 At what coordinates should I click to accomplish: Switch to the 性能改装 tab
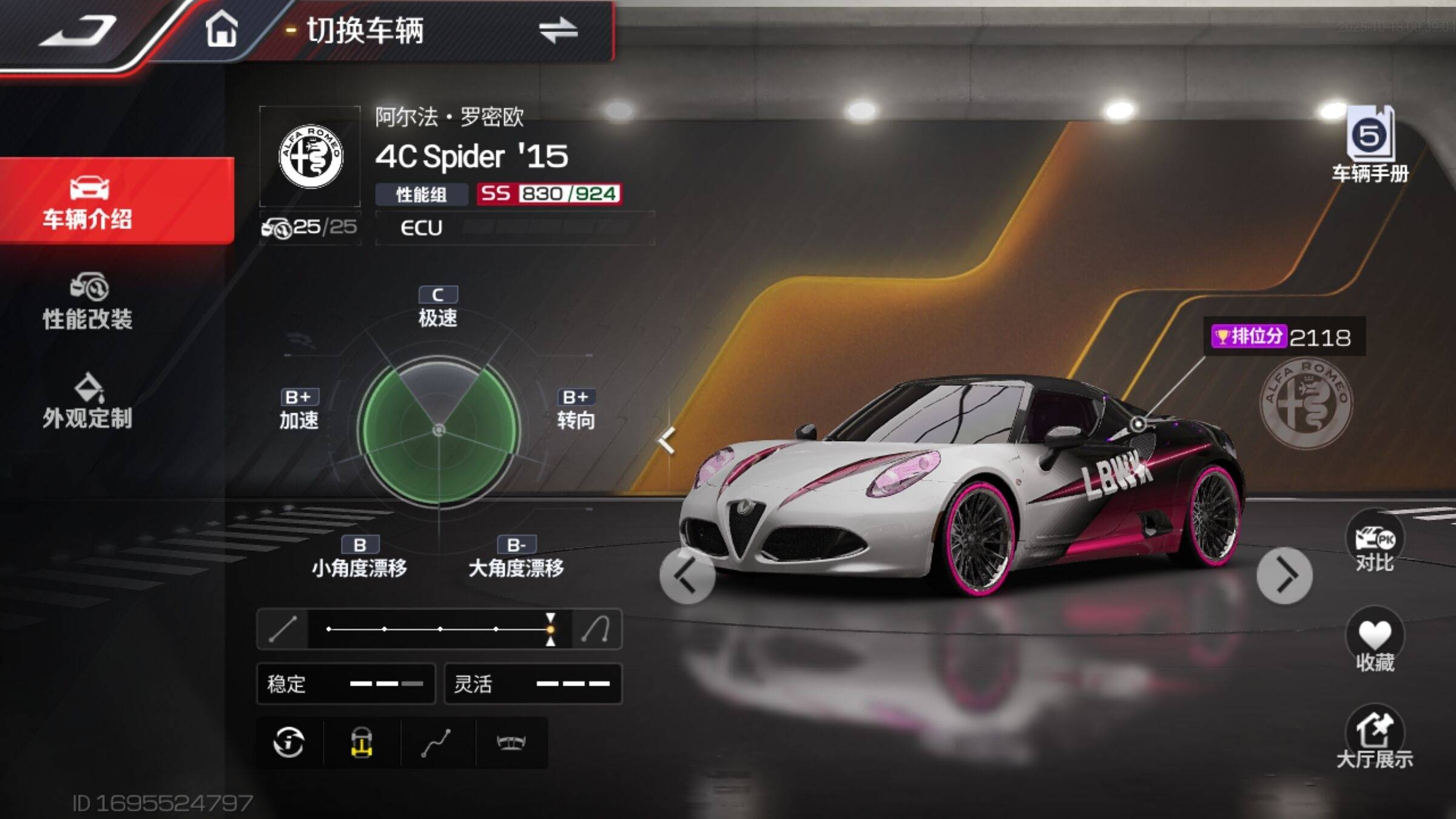pyautogui.click(x=88, y=302)
